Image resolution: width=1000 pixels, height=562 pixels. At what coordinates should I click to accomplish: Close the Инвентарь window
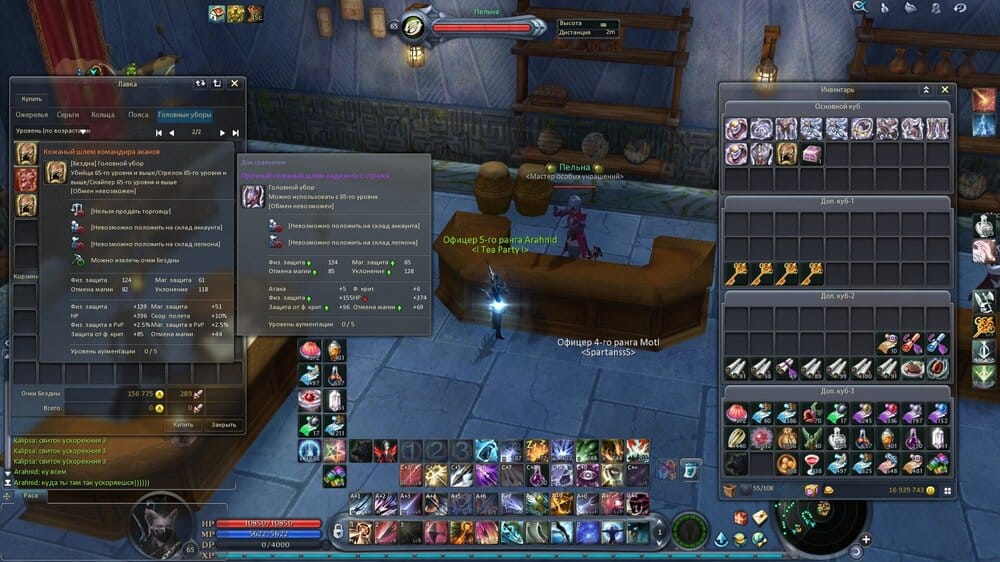(946, 90)
